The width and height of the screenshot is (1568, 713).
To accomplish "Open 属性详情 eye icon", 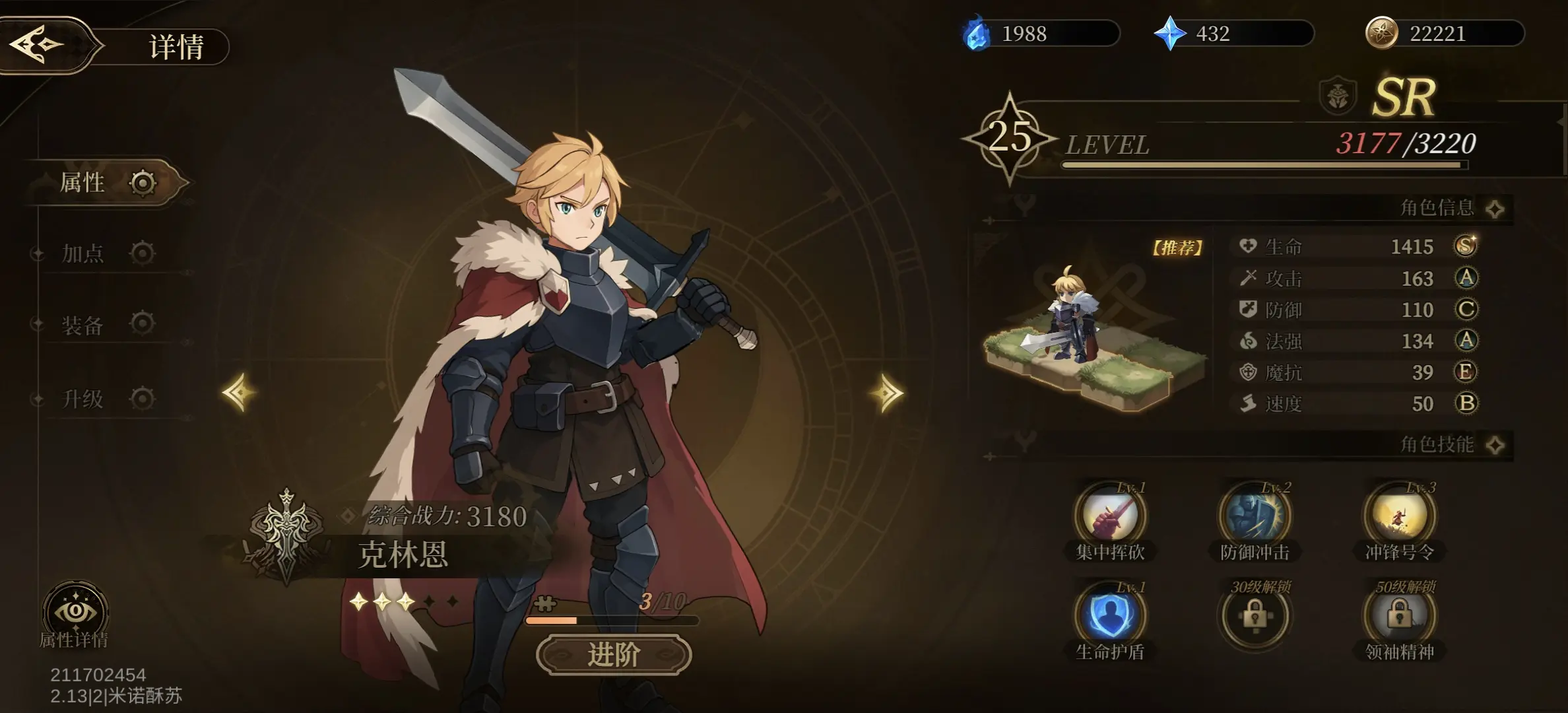I will click(x=75, y=612).
